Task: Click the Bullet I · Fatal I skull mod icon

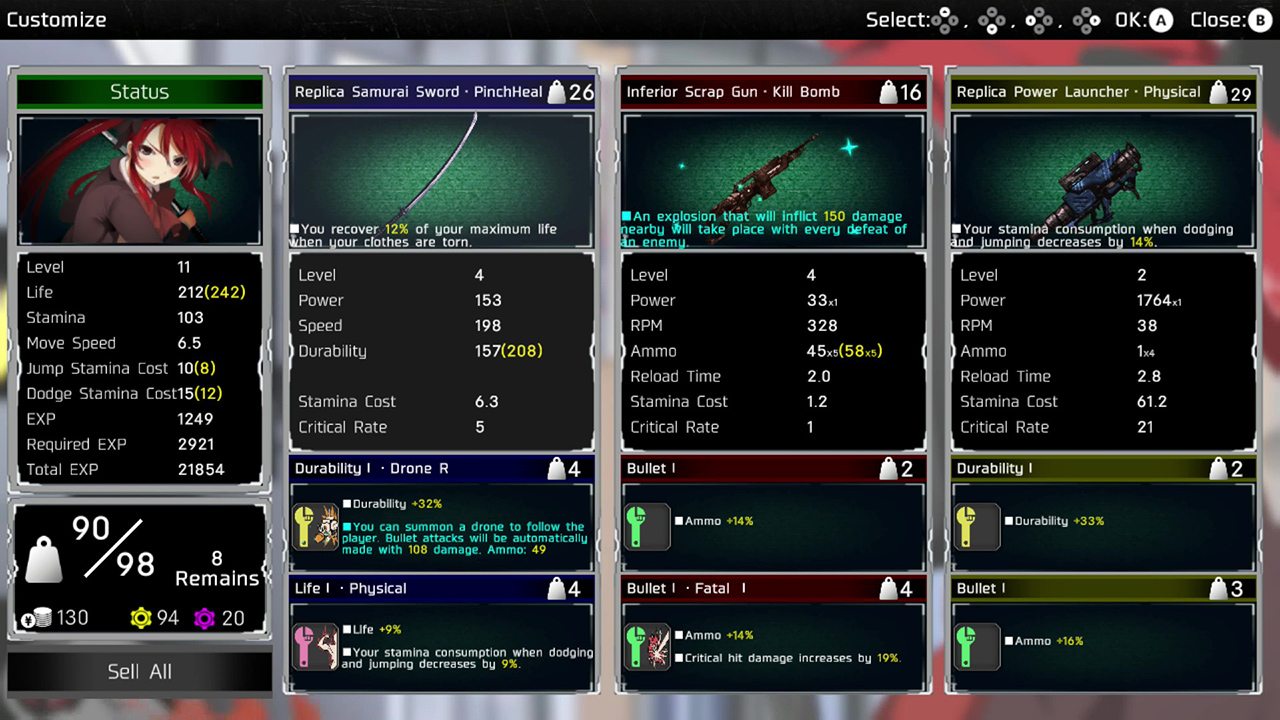Action: tap(647, 646)
